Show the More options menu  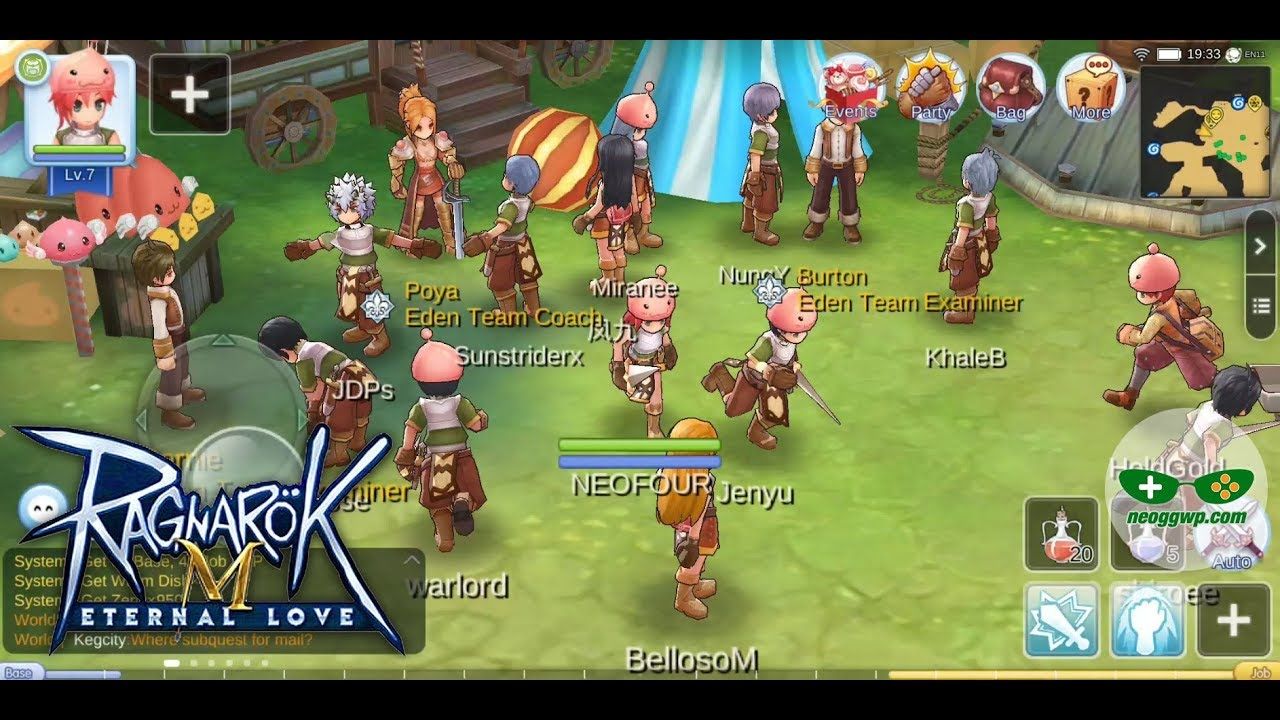pos(1090,87)
